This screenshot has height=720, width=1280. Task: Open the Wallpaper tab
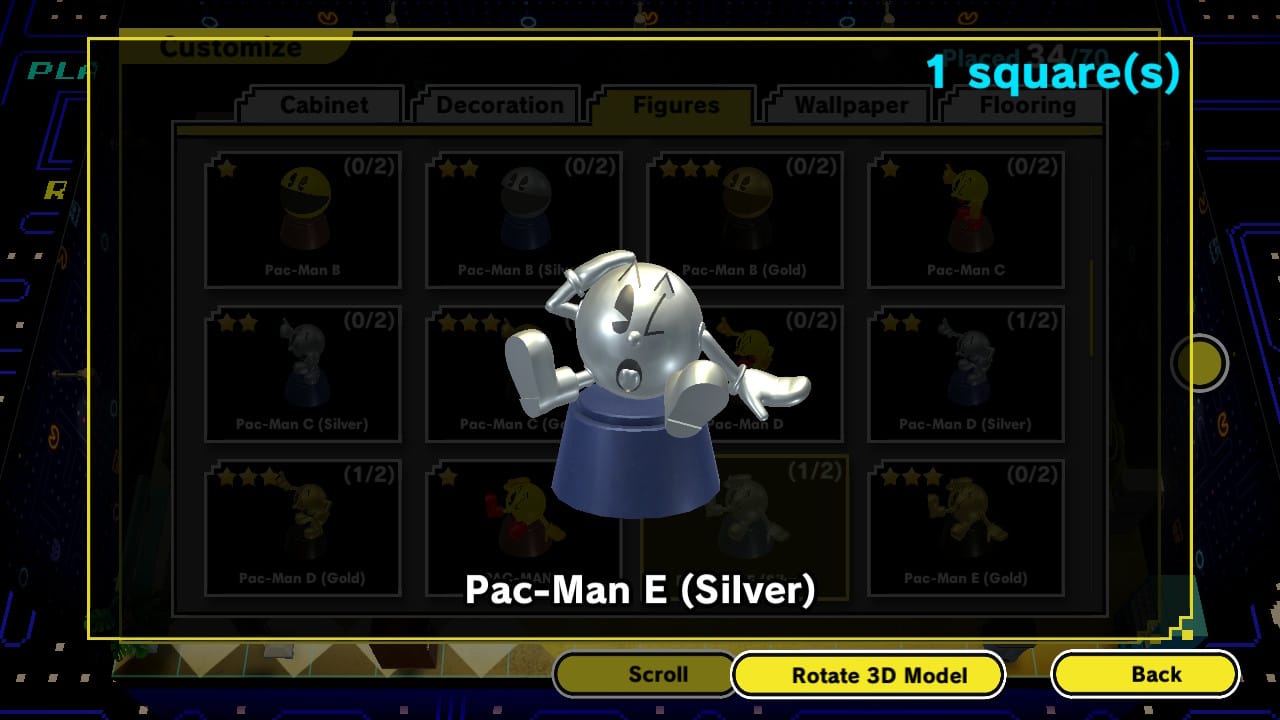846,104
